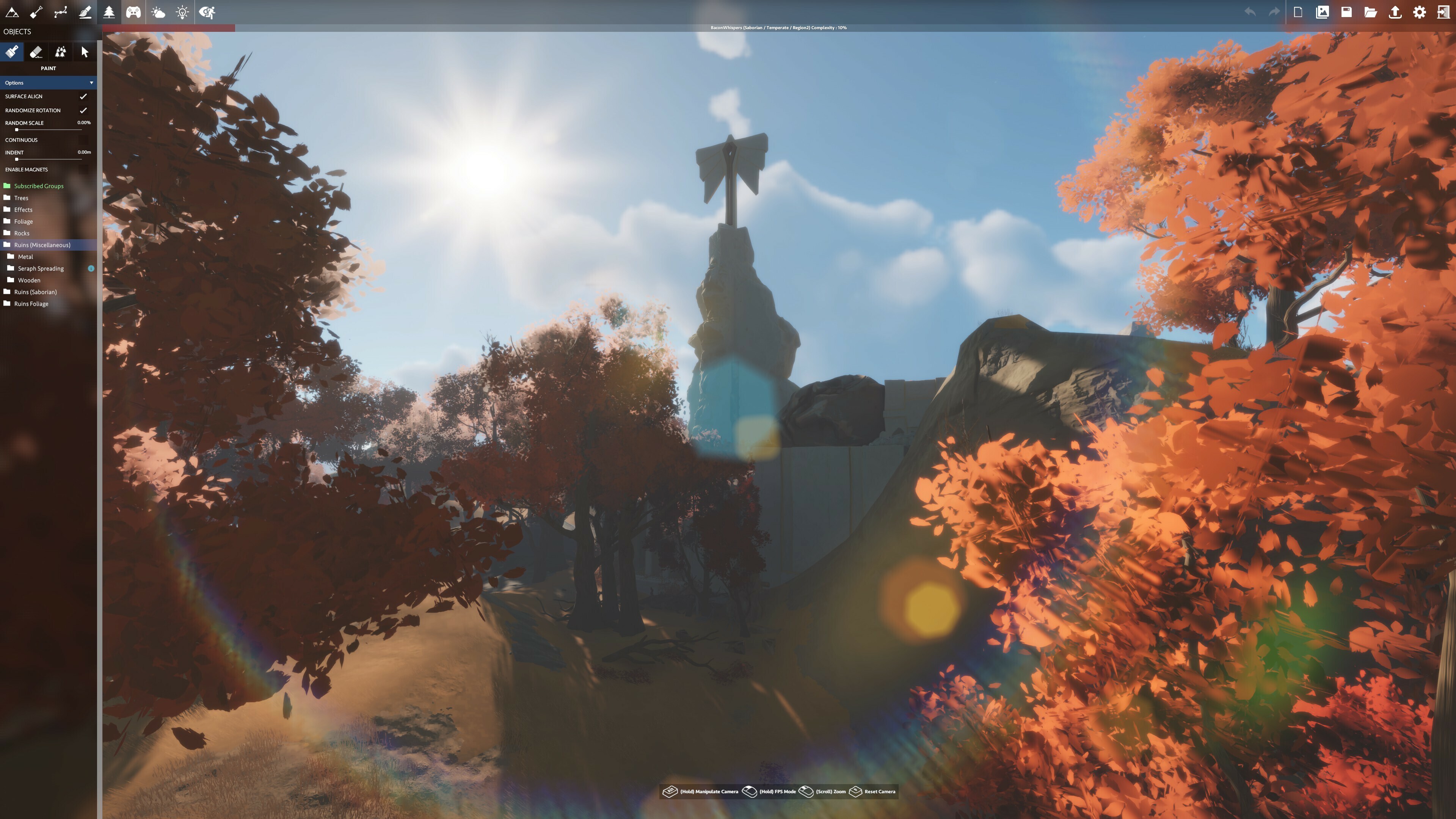Save the current world
Image resolution: width=1456 pixels, height=819 pixels.
tap(1346, 11)
